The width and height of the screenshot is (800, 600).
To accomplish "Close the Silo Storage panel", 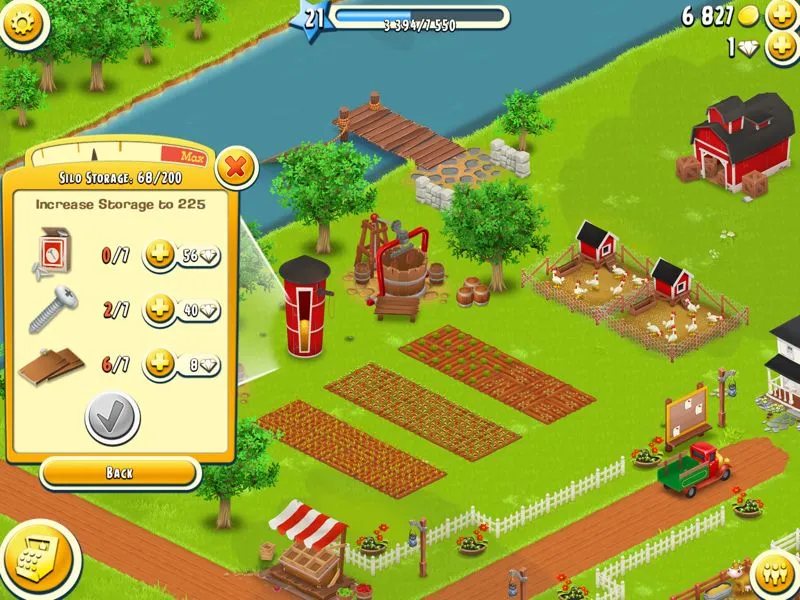I will click(x=236, y=167).
